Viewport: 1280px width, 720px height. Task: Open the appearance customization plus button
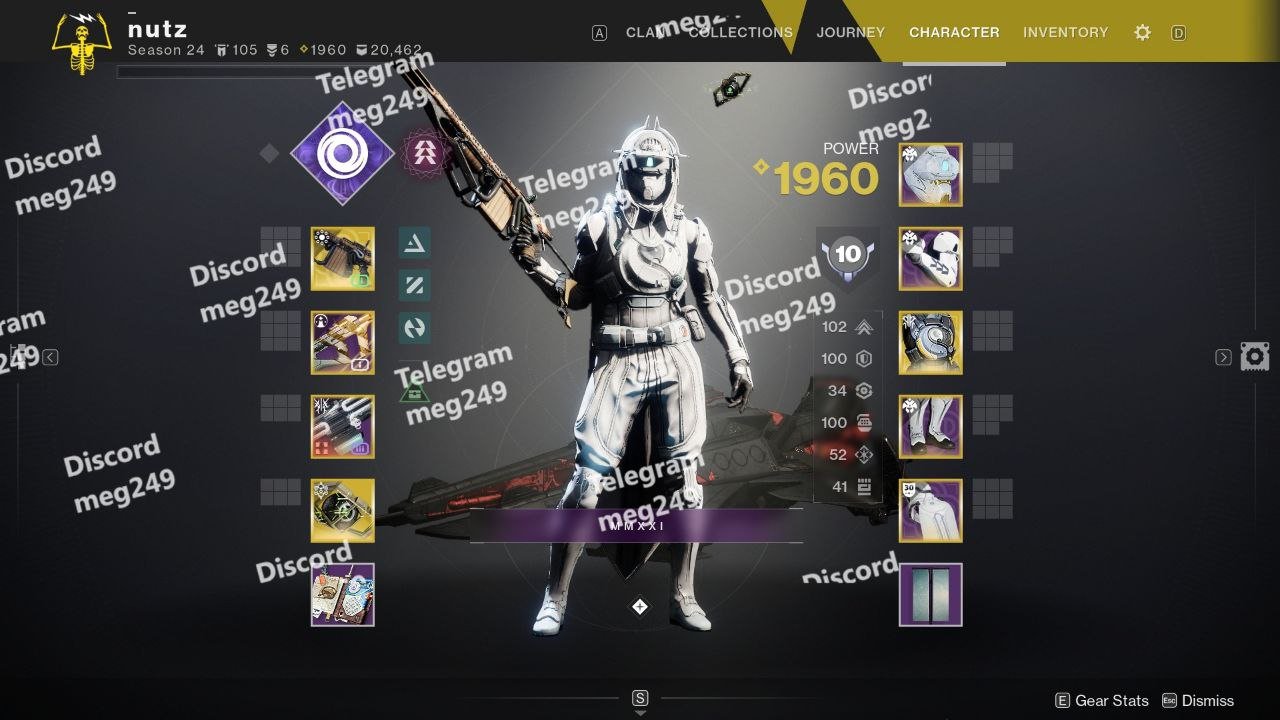pos(640,607)
